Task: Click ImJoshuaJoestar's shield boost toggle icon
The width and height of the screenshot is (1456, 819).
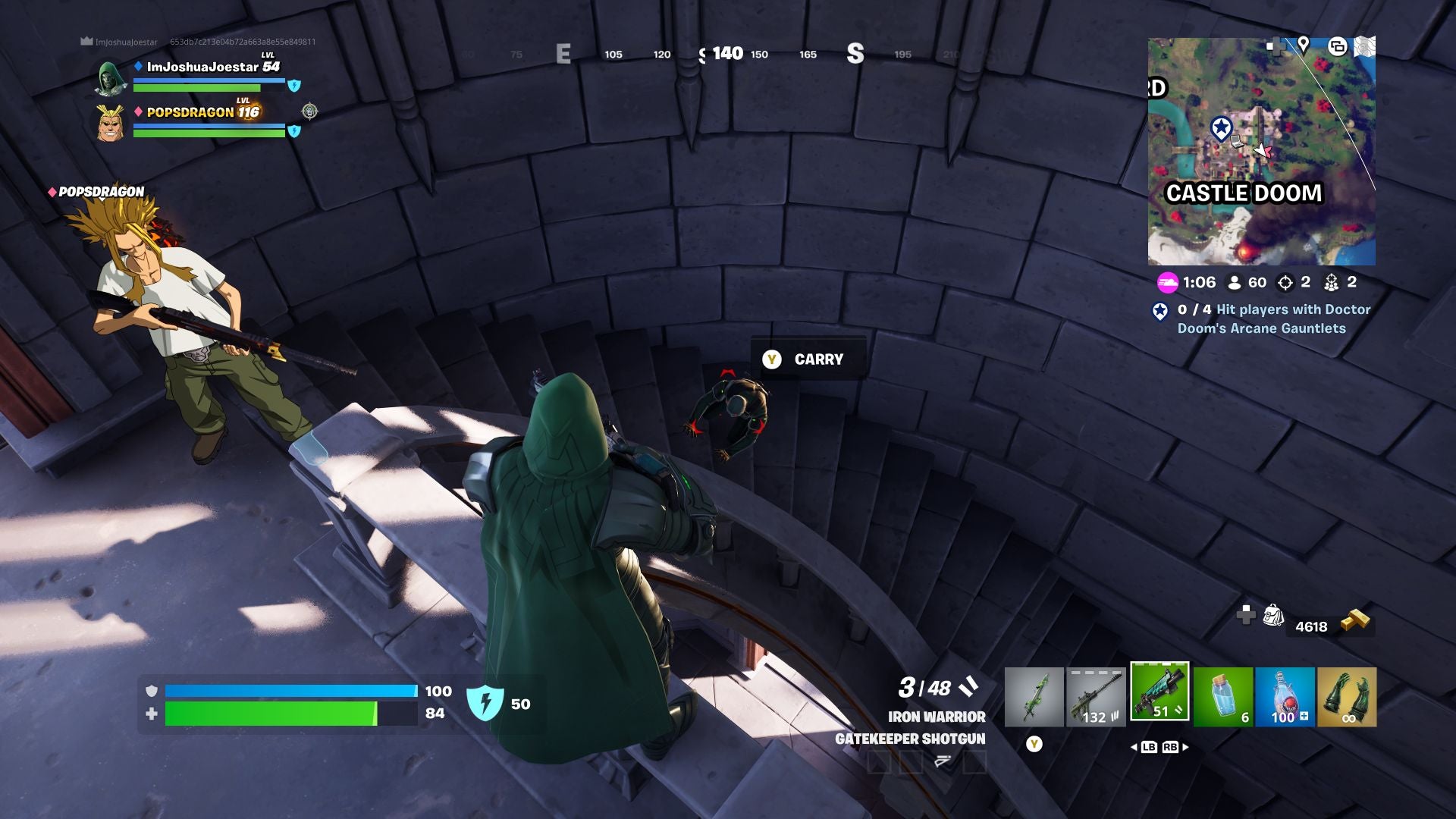Action: pyautogui.click(x=294, y=84)
